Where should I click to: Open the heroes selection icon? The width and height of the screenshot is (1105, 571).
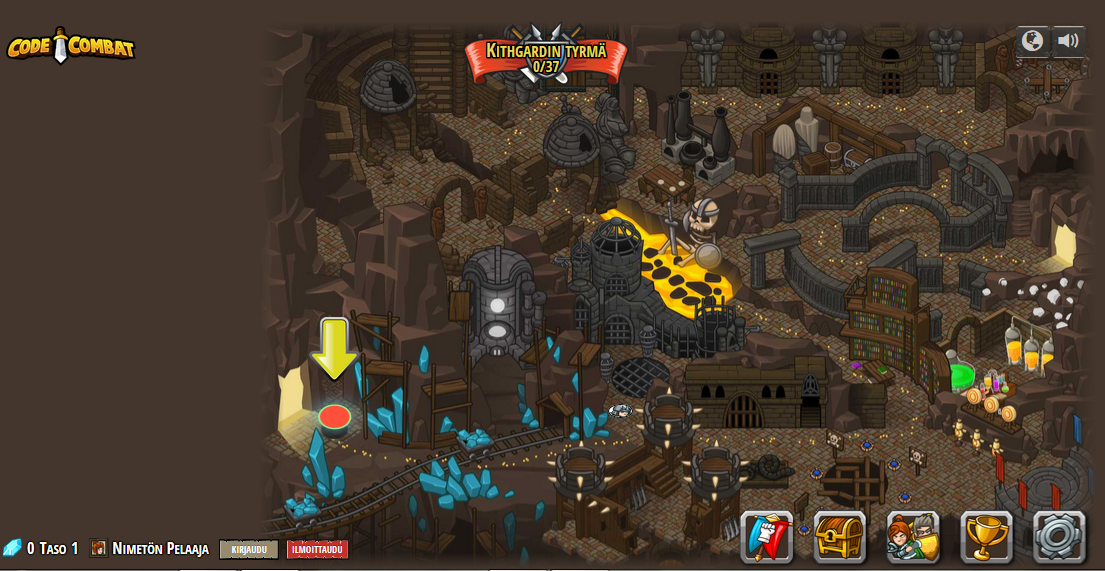pyautogui.click(x=913, y=537)
